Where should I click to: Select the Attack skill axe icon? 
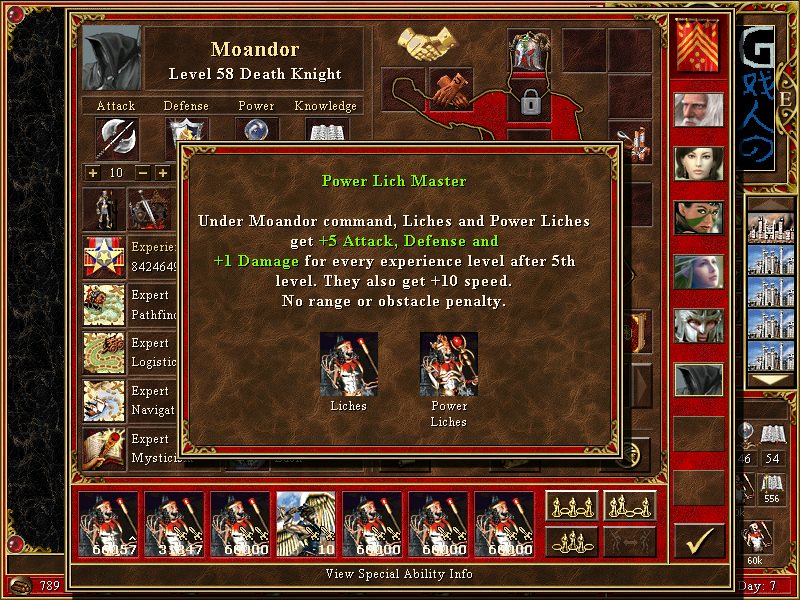116,138
